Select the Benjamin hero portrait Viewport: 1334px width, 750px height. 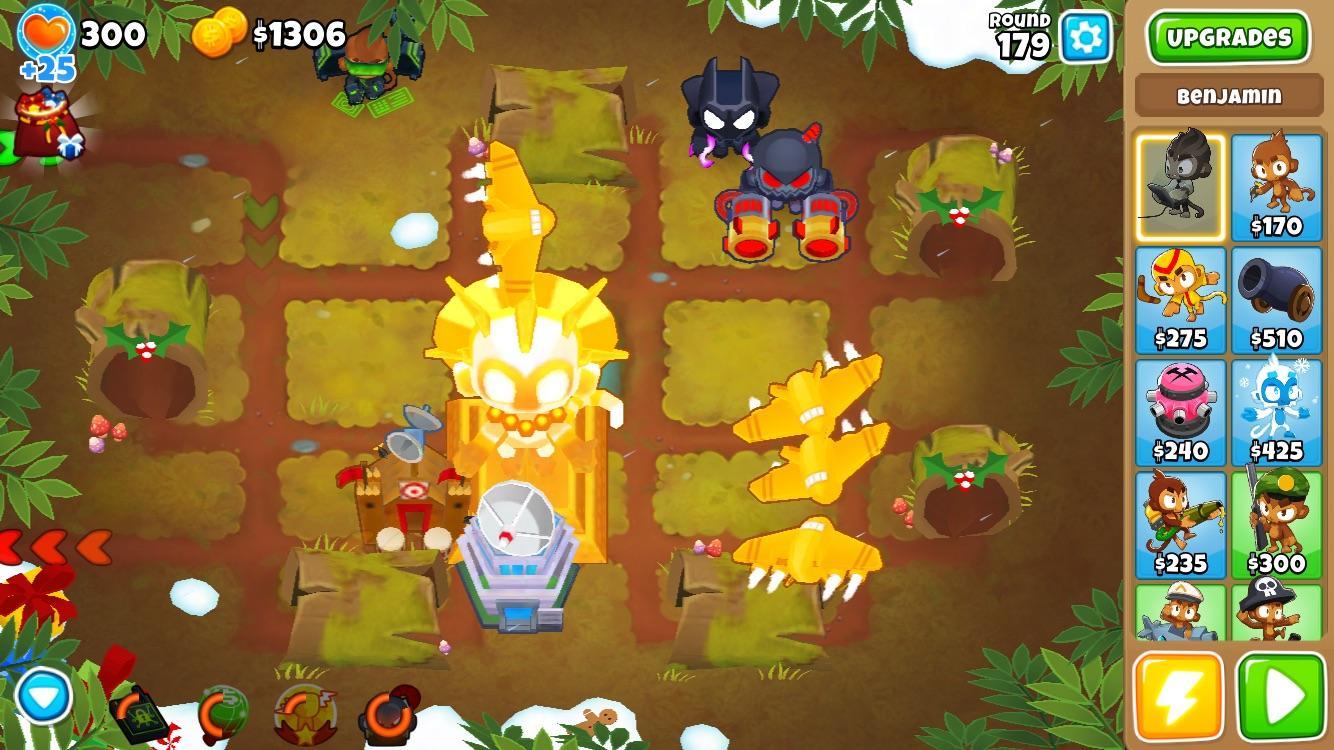[1180, 187]
